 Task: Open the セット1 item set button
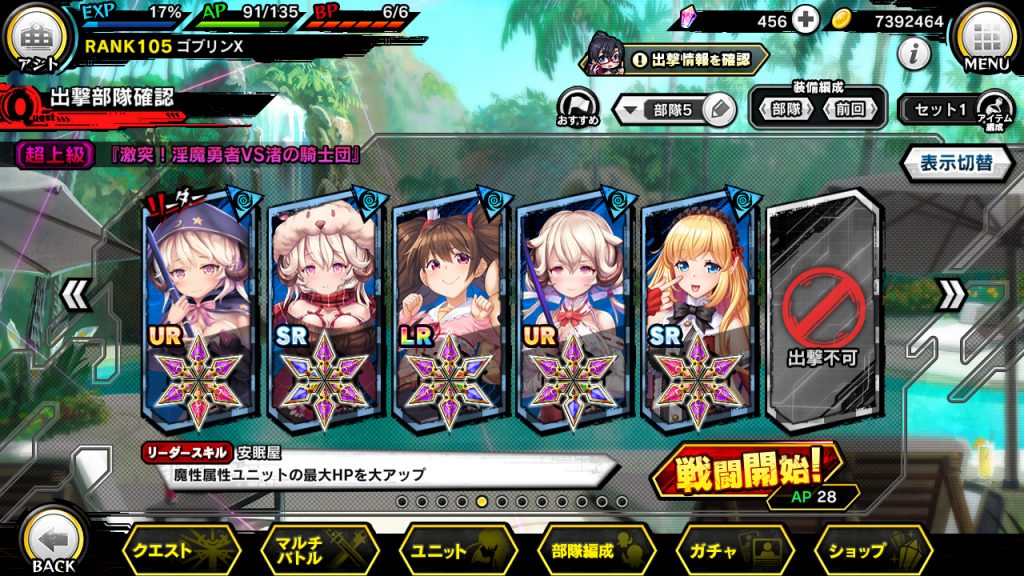tap(940, 110)
